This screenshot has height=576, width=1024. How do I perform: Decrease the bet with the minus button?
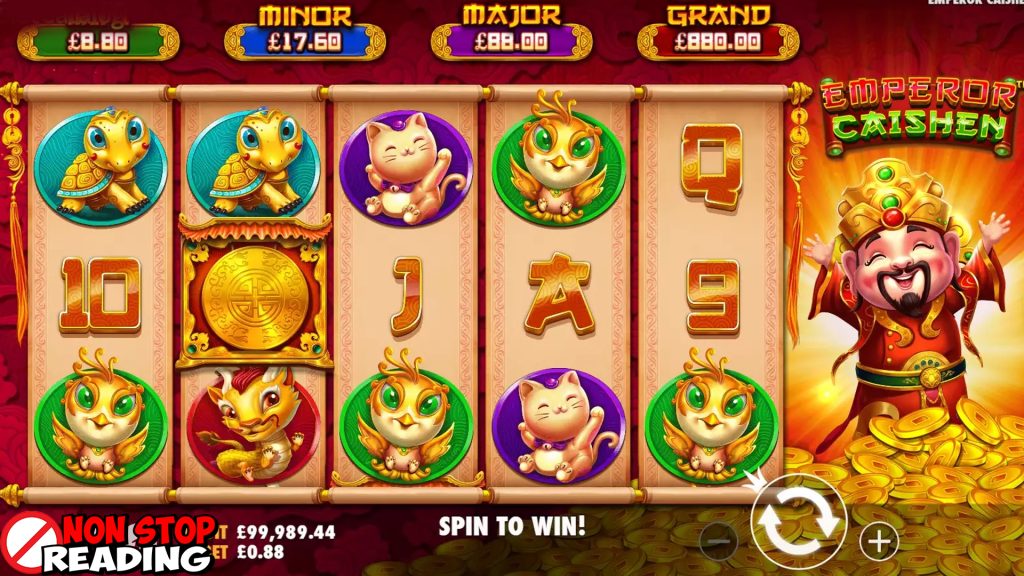pyautogui.click(x=718, y=541)
